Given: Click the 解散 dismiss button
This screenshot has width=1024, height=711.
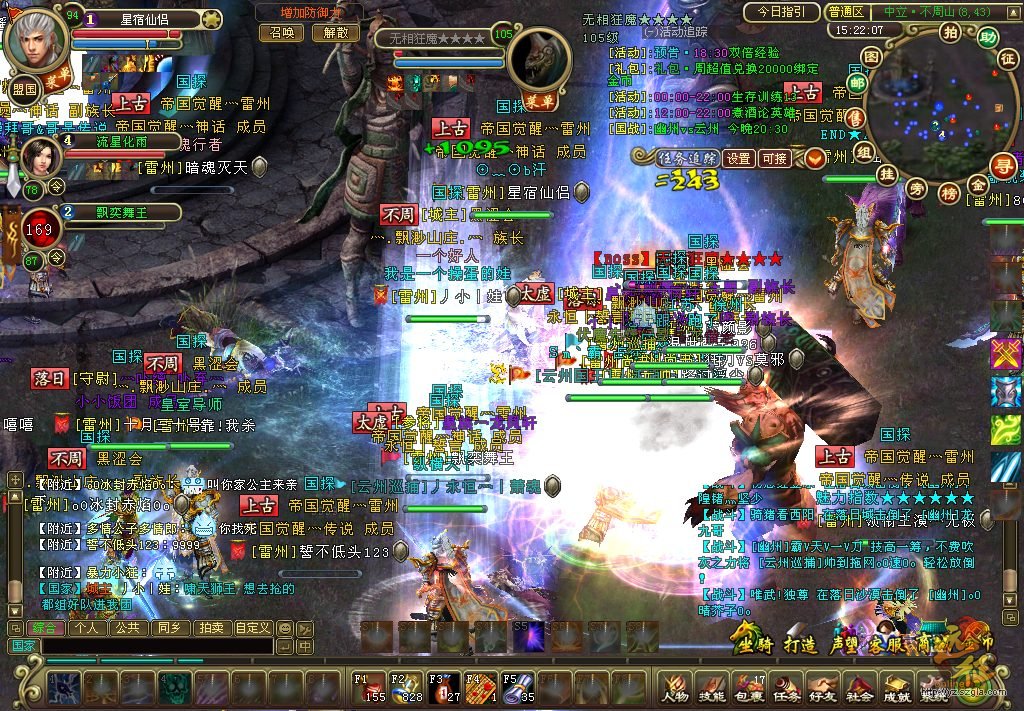Looking at the screenshot, I should pyautogui.click(x=334, y=32).
